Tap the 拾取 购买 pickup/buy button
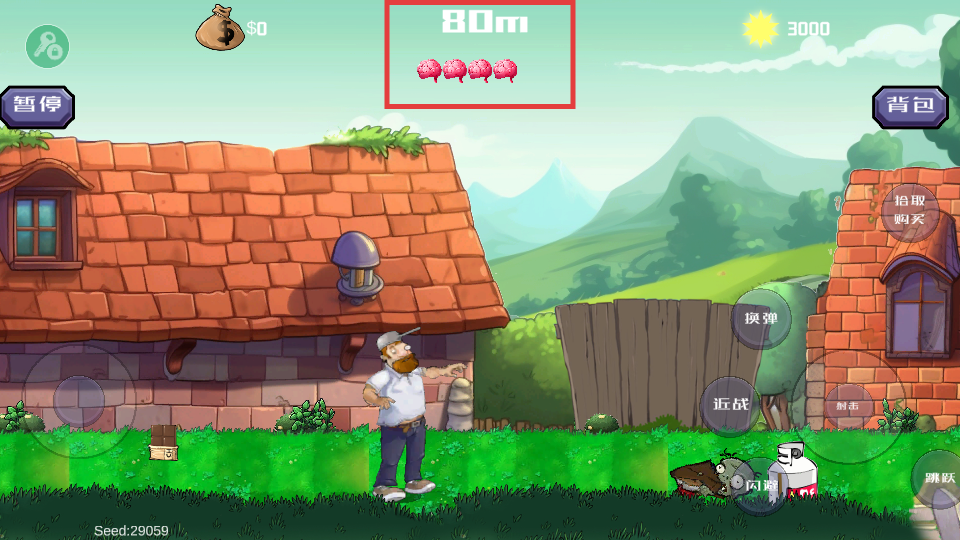This screenshot has width=960, height=540. pyautogui.click(x=910, y=211)
